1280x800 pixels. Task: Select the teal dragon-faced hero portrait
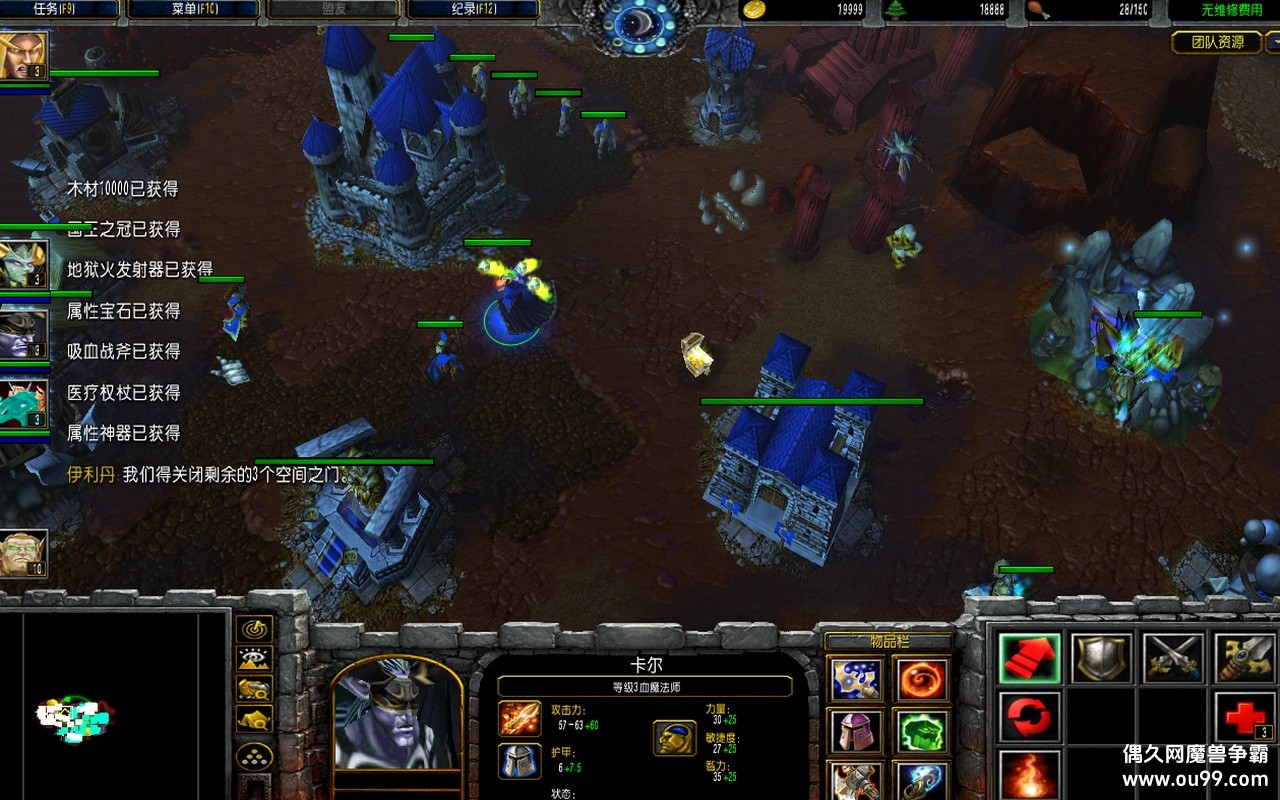[x=24, y=404]
